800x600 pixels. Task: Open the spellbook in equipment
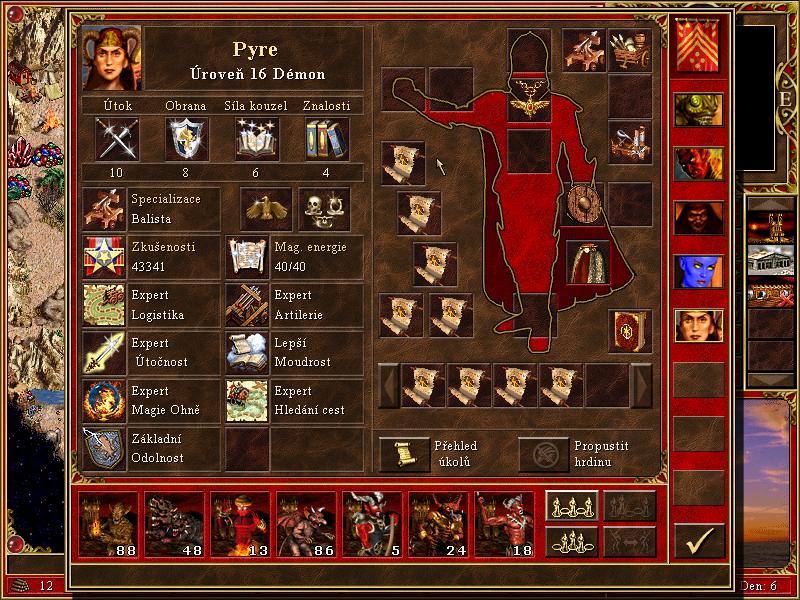(x=629, y=330)
